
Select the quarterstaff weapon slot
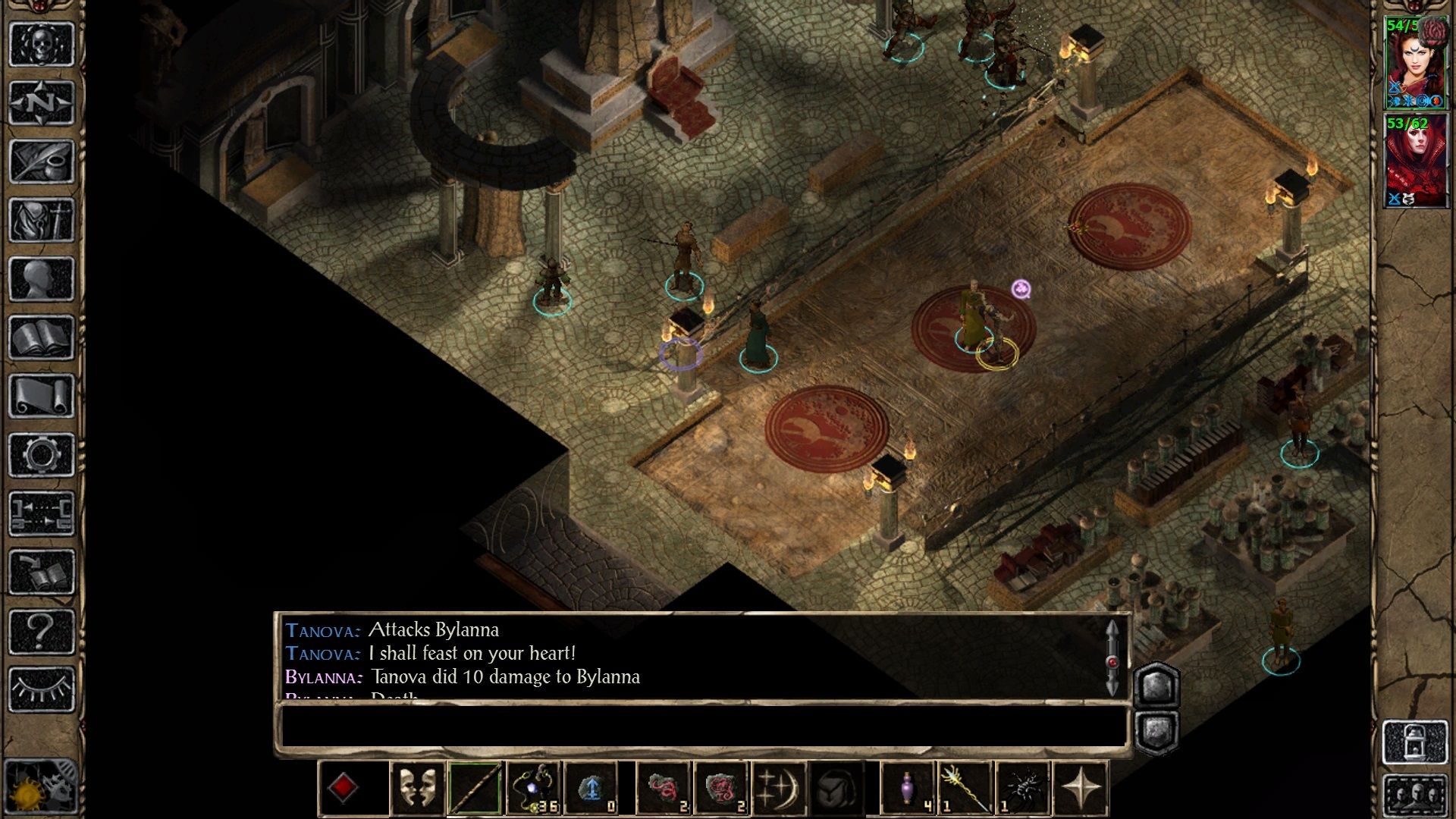tap(475, 788)
